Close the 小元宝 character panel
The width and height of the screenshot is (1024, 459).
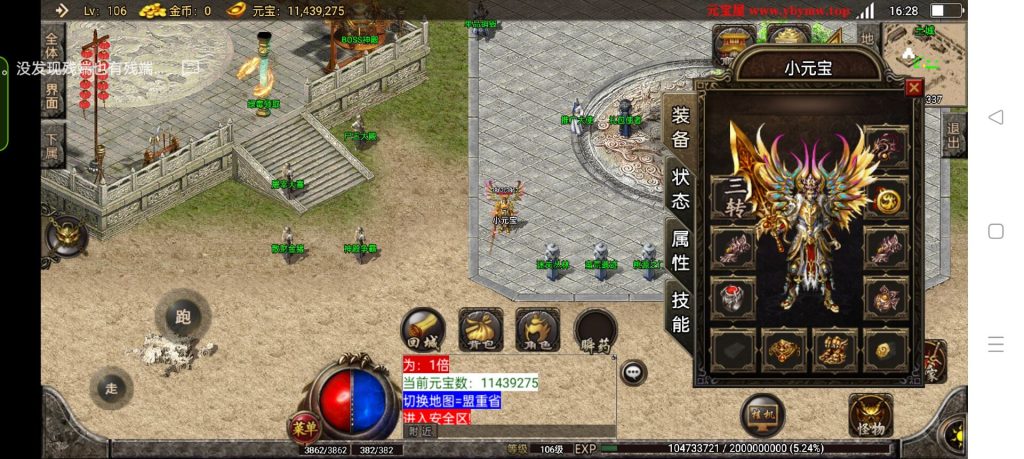coord(913,88)
